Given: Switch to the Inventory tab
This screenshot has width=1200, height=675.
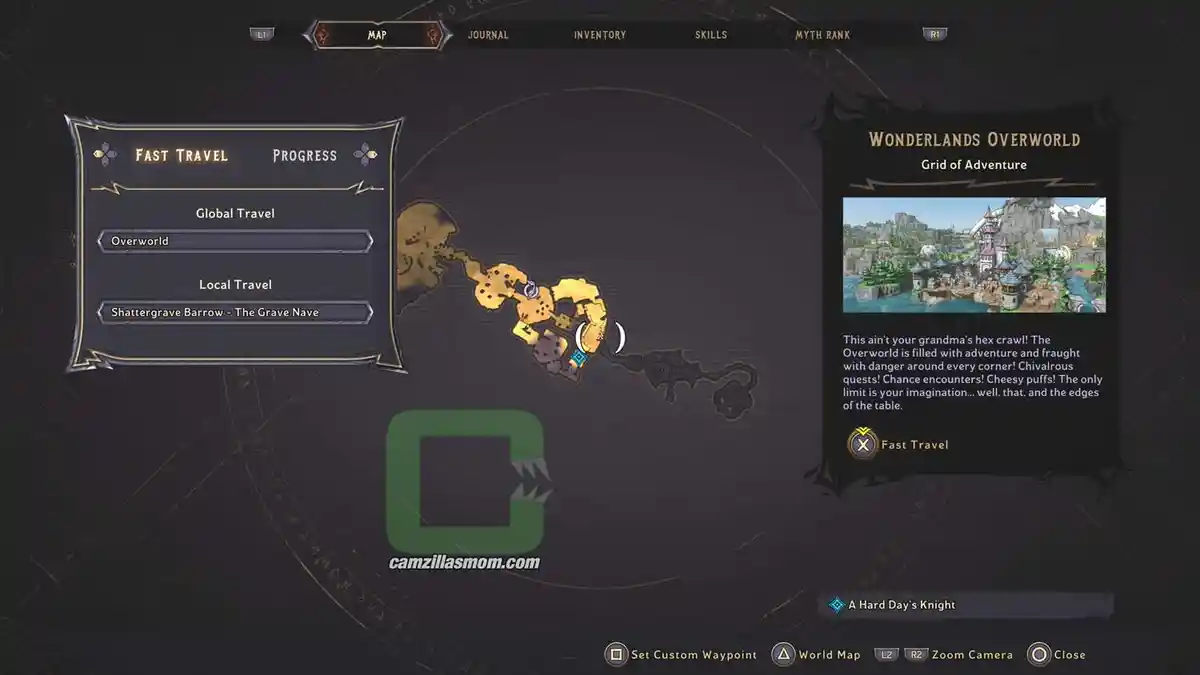Looking at the screenshot, I should pos(600,35).
